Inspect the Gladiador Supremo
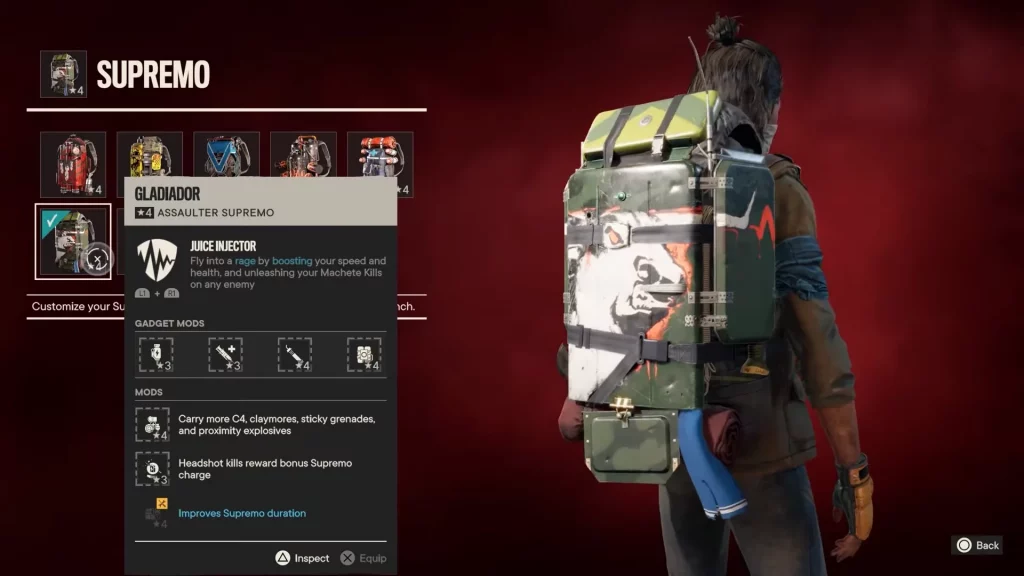The image size is (1024, 576). click(303, 558)
